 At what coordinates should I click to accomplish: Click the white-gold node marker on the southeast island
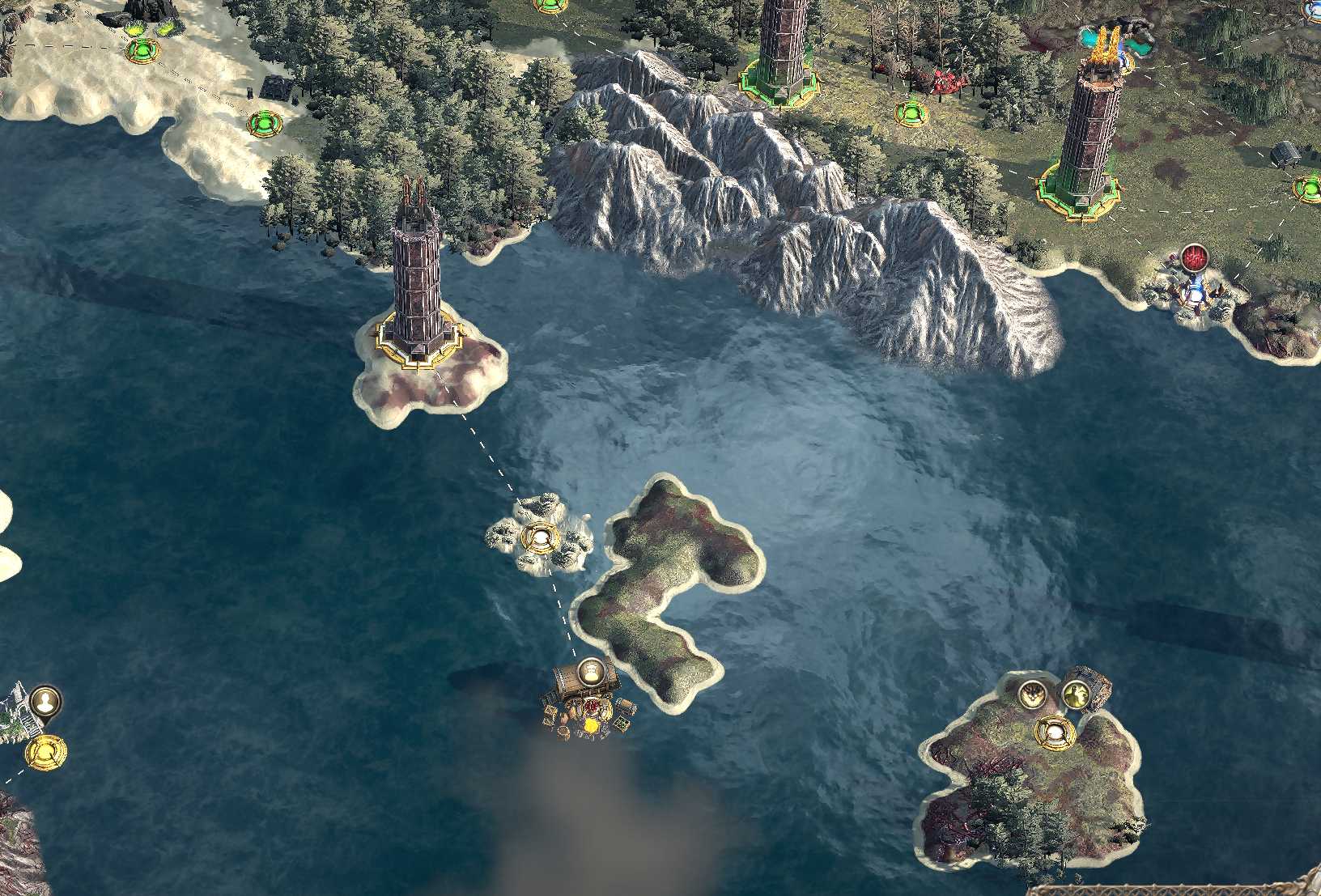pyautogui.click(x=1055, y=733)
